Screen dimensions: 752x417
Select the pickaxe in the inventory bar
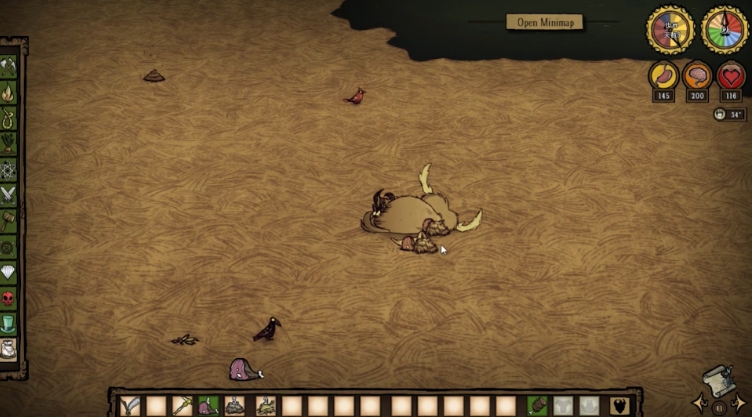182,406
